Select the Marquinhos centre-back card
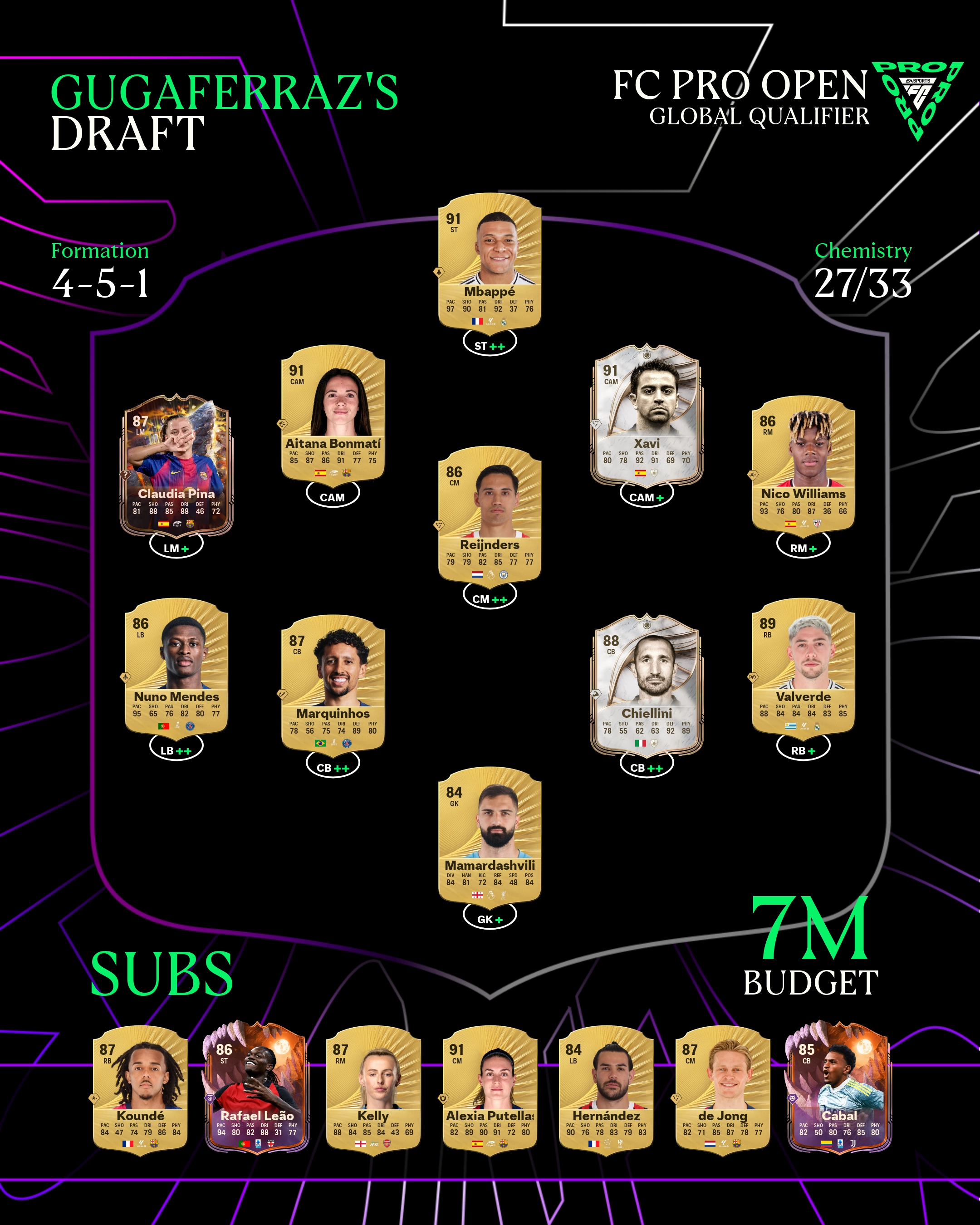980x1225 pixels. pos(333,683)
